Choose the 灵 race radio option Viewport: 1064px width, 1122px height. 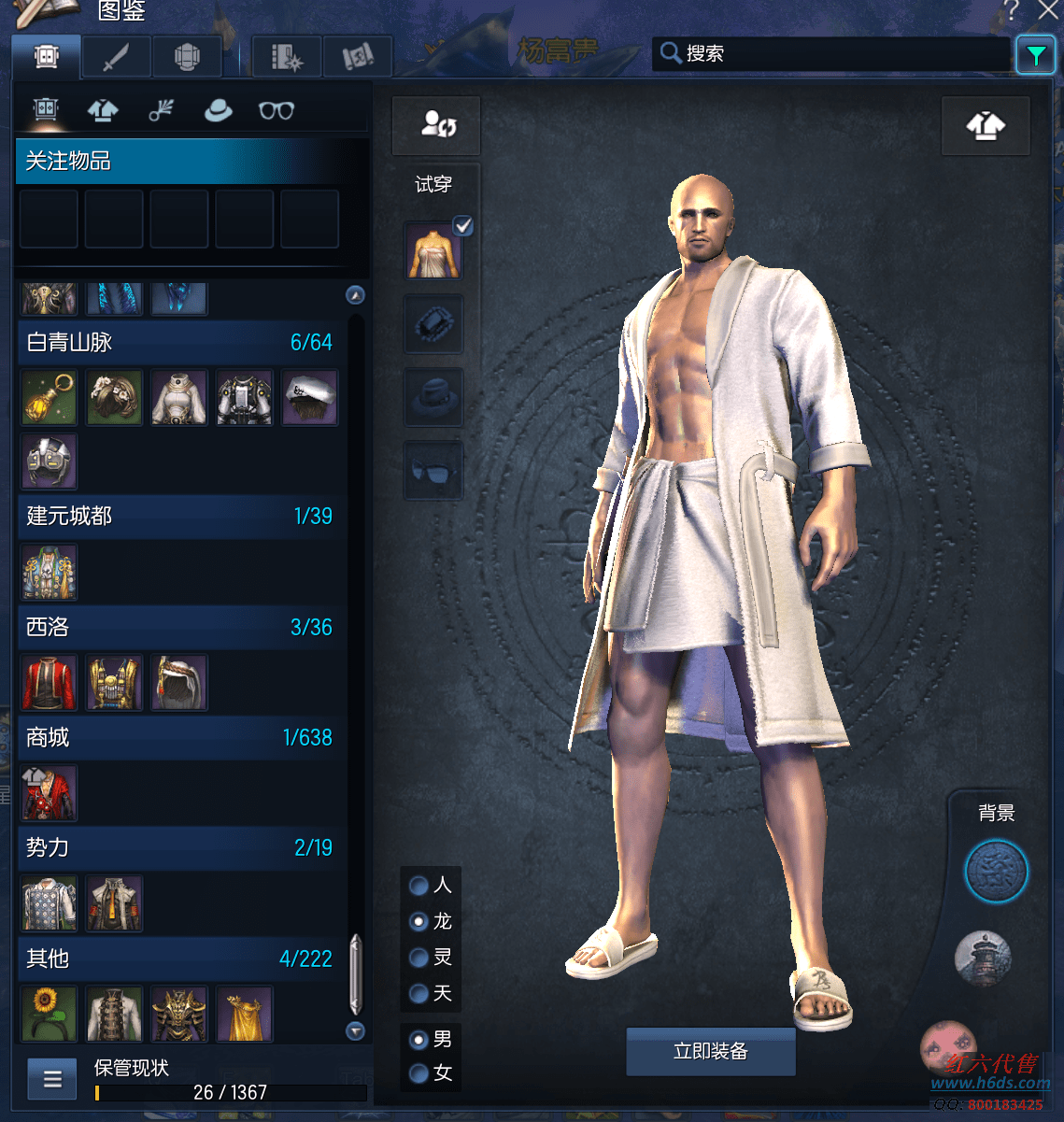tap(419, 958)
